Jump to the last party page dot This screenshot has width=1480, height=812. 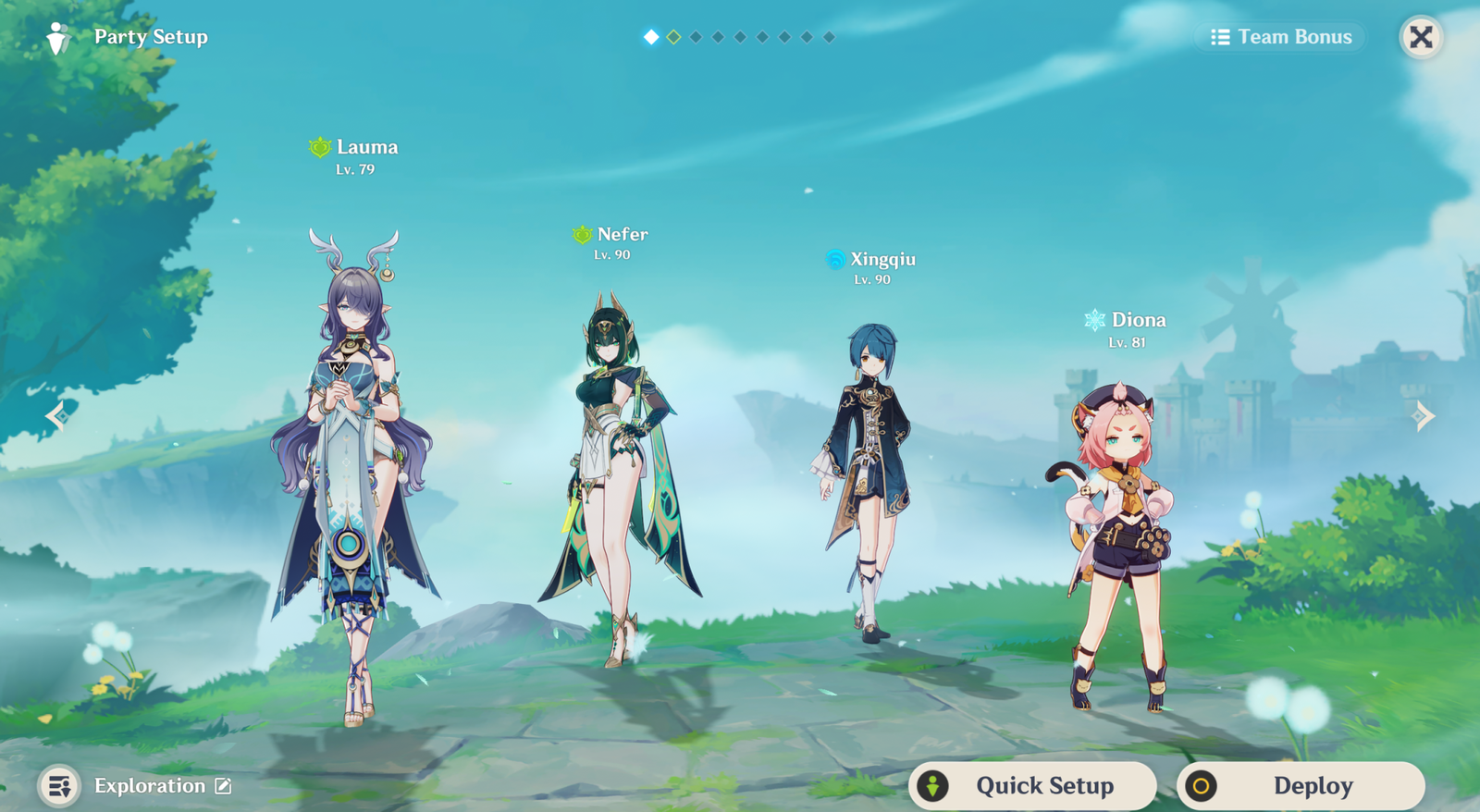pos(829,37)
